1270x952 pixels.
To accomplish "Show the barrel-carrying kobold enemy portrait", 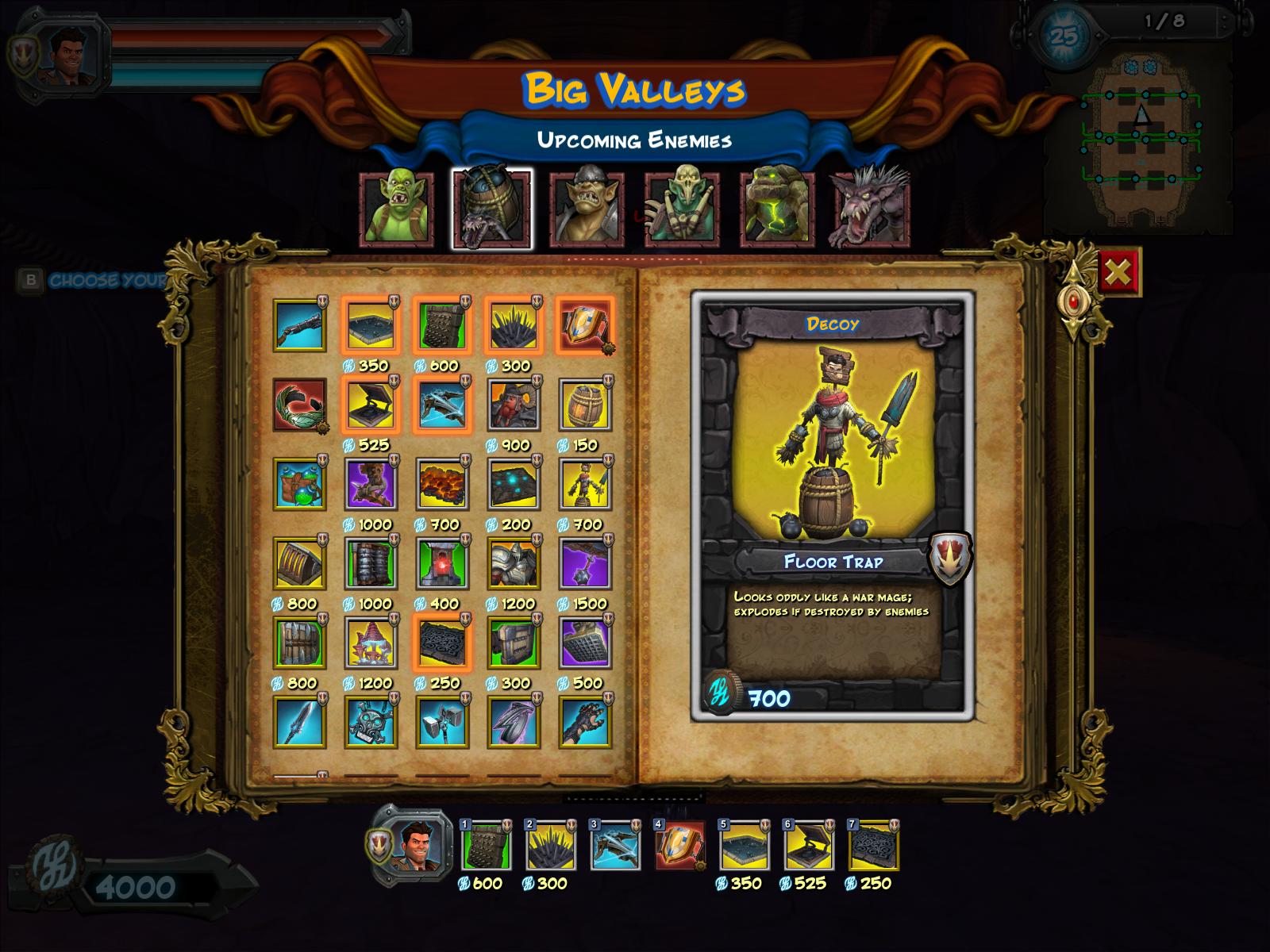I will coord(492,209).
